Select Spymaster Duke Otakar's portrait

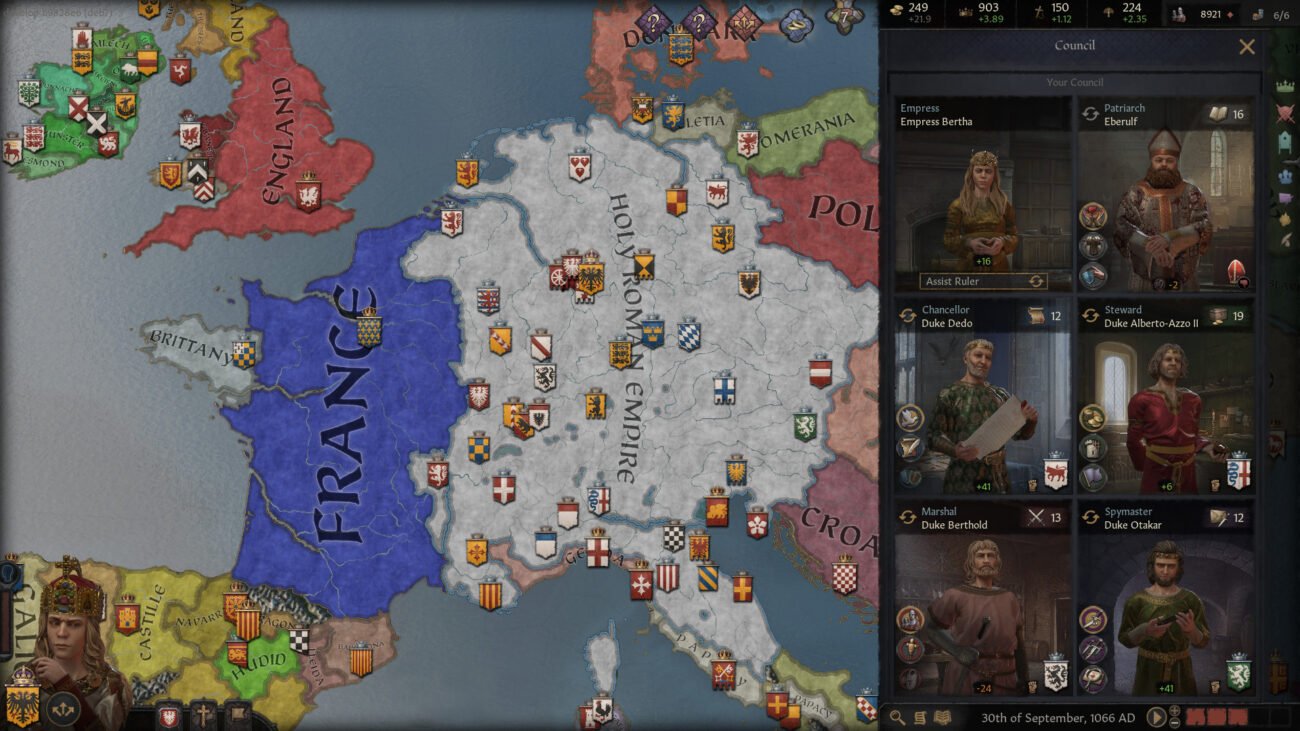1168,610
